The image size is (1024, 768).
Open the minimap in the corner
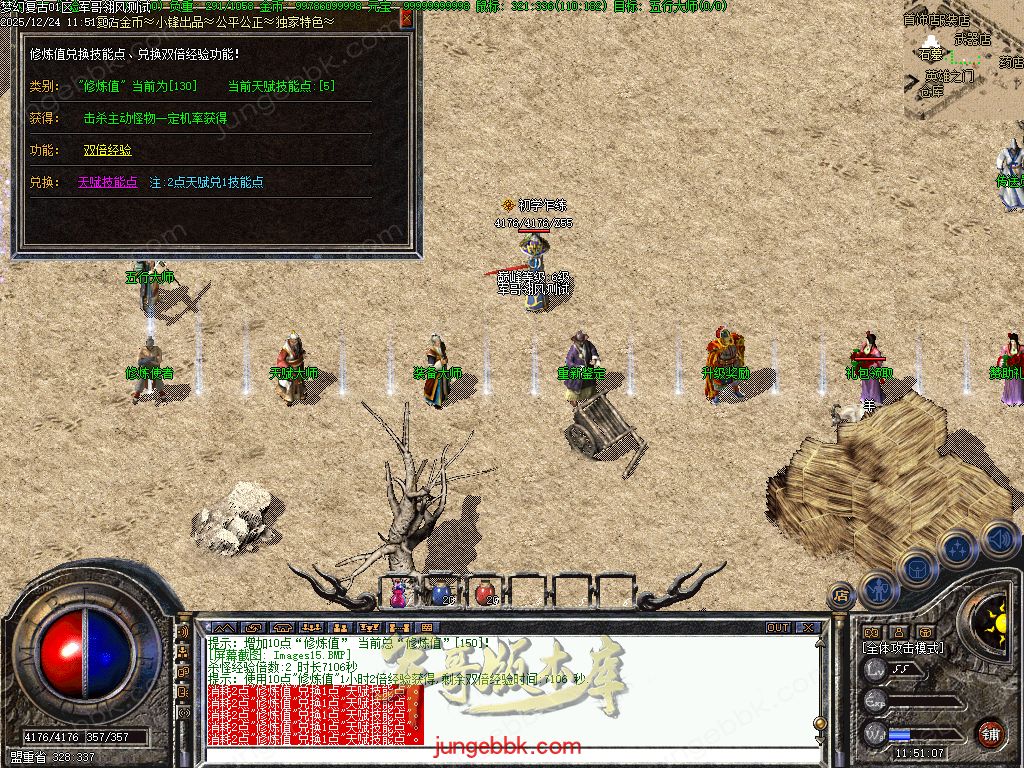tap(963, 60)
